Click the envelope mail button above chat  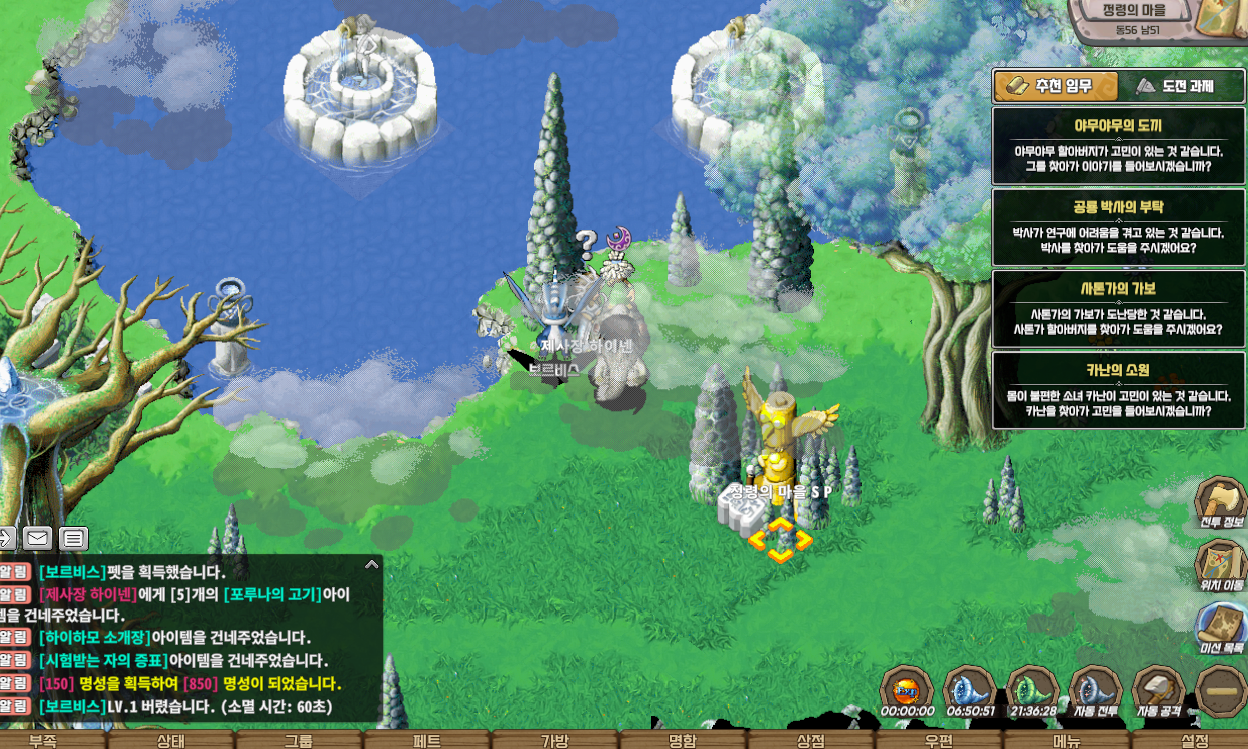tap(38, 538)
